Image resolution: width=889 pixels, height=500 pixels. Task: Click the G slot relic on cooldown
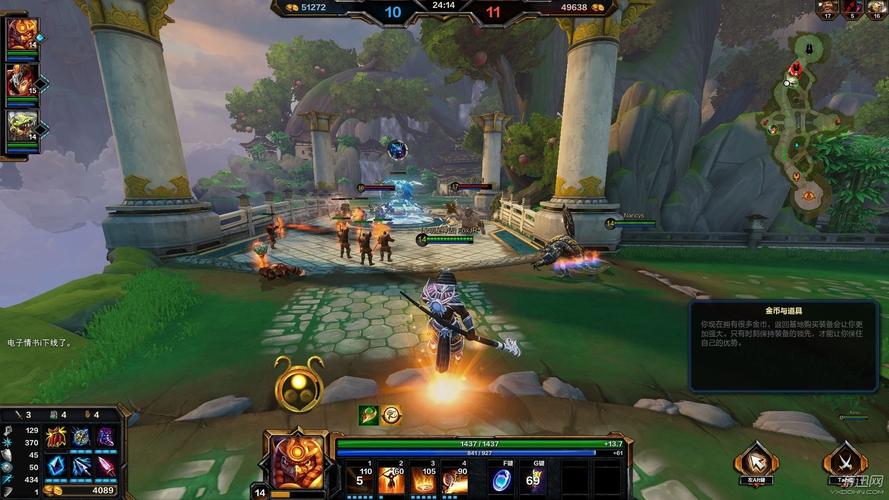pos(537,479)
